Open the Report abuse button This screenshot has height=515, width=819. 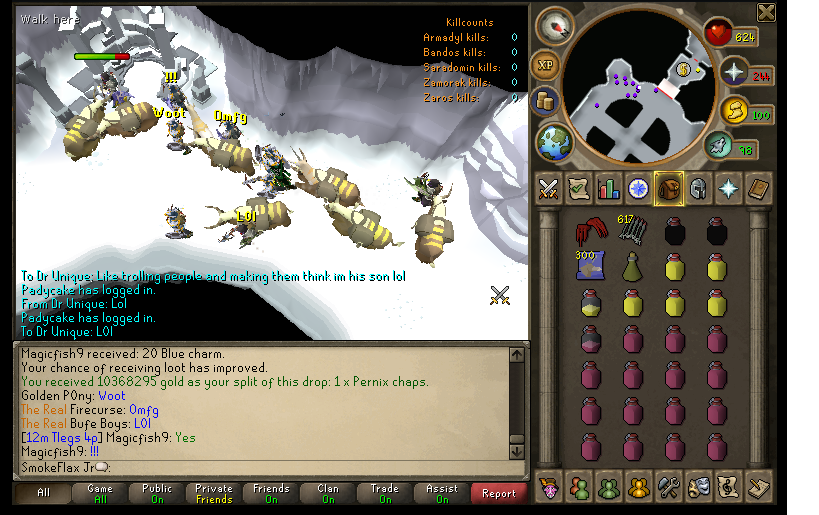pyautogui.click(x=499, y=493)
